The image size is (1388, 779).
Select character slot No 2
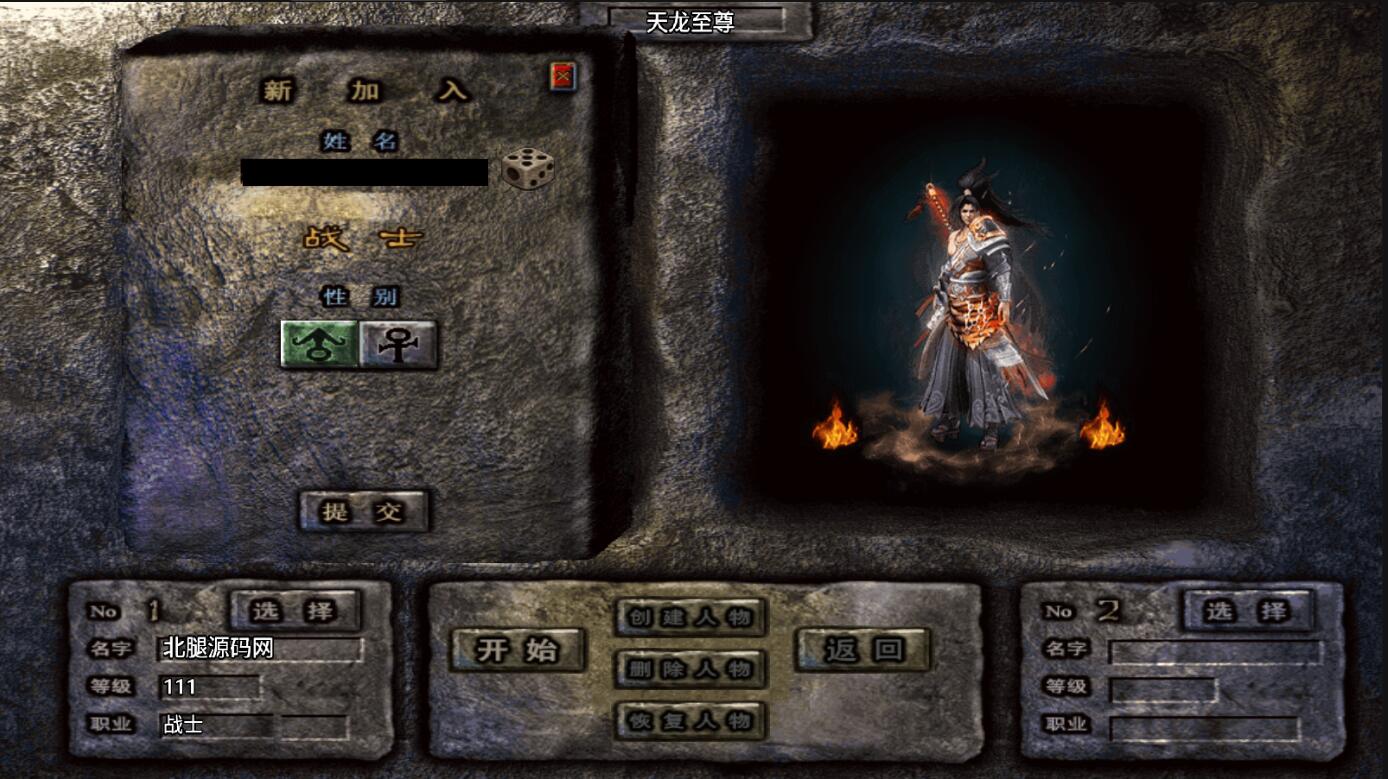coord(1247,609)
